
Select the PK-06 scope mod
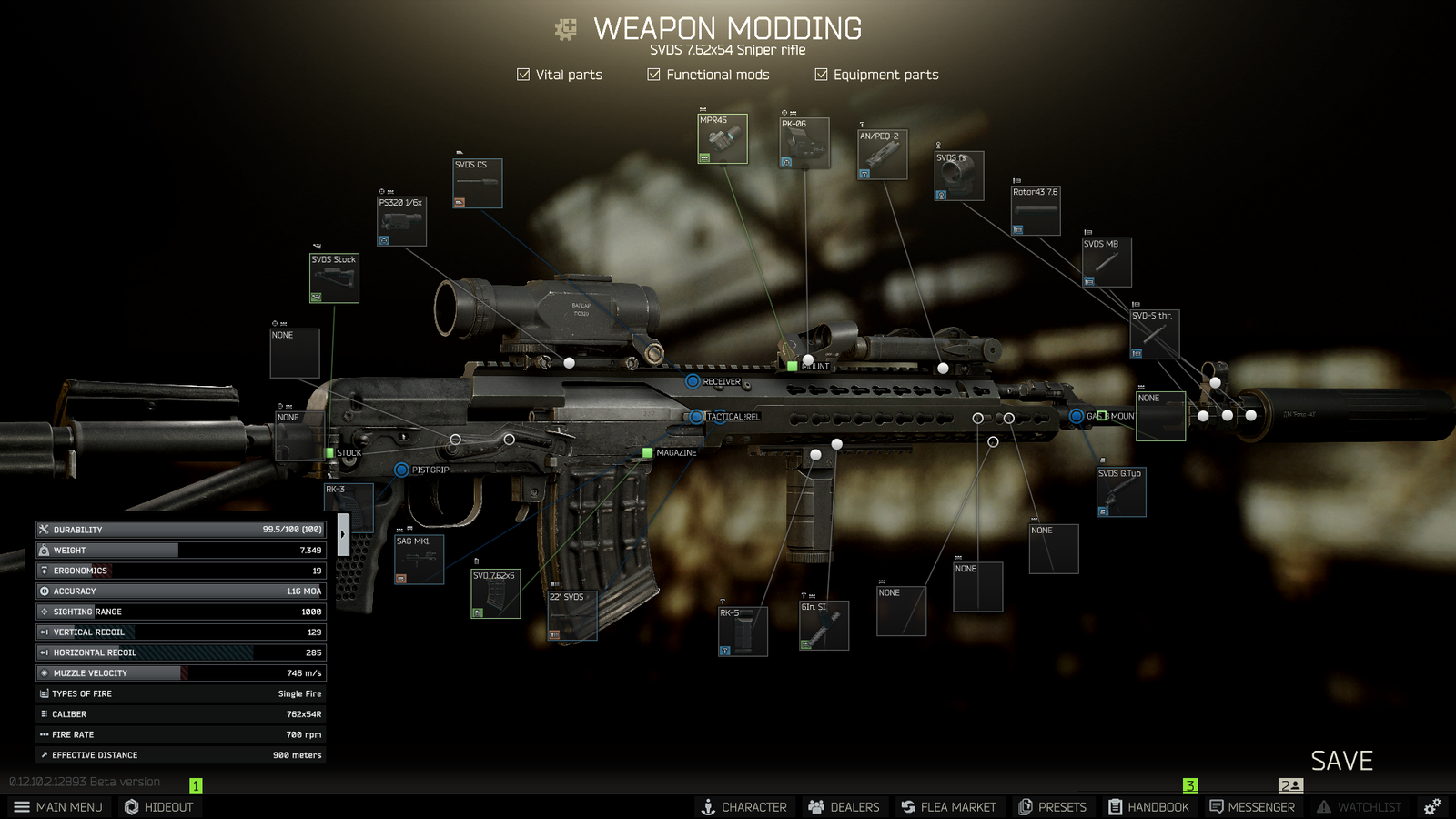[804, 141]
